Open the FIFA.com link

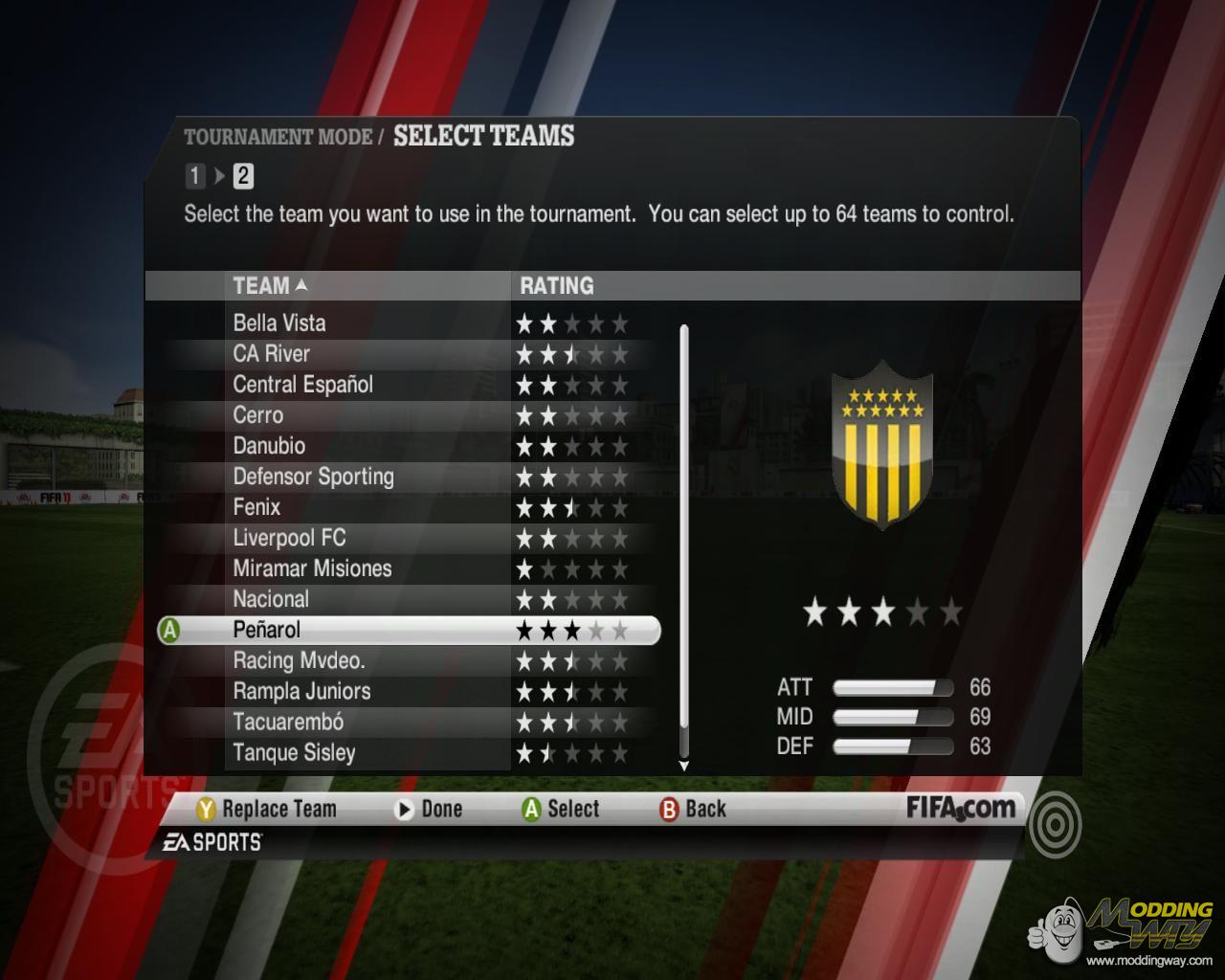(x=960, y=809)
